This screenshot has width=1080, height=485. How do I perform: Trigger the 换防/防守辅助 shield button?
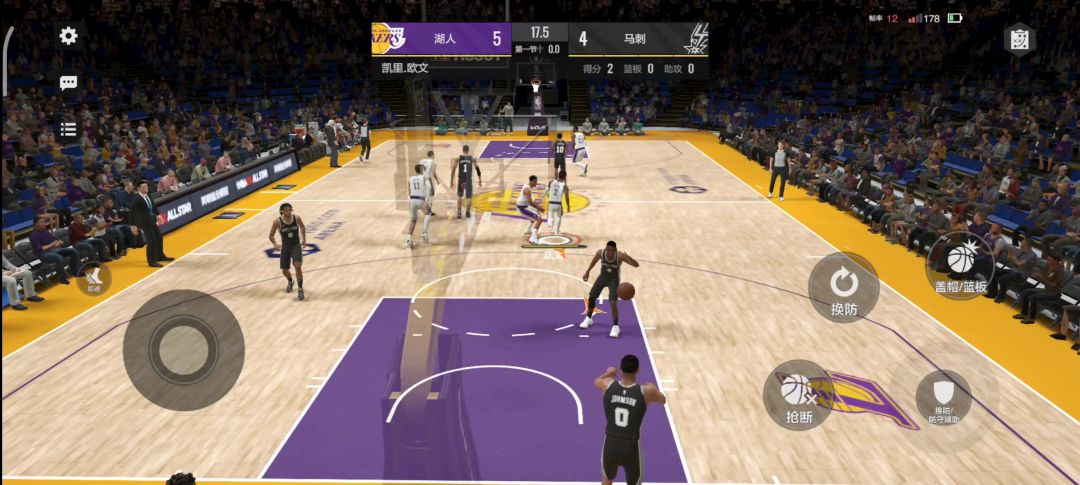tap(943, 397)
